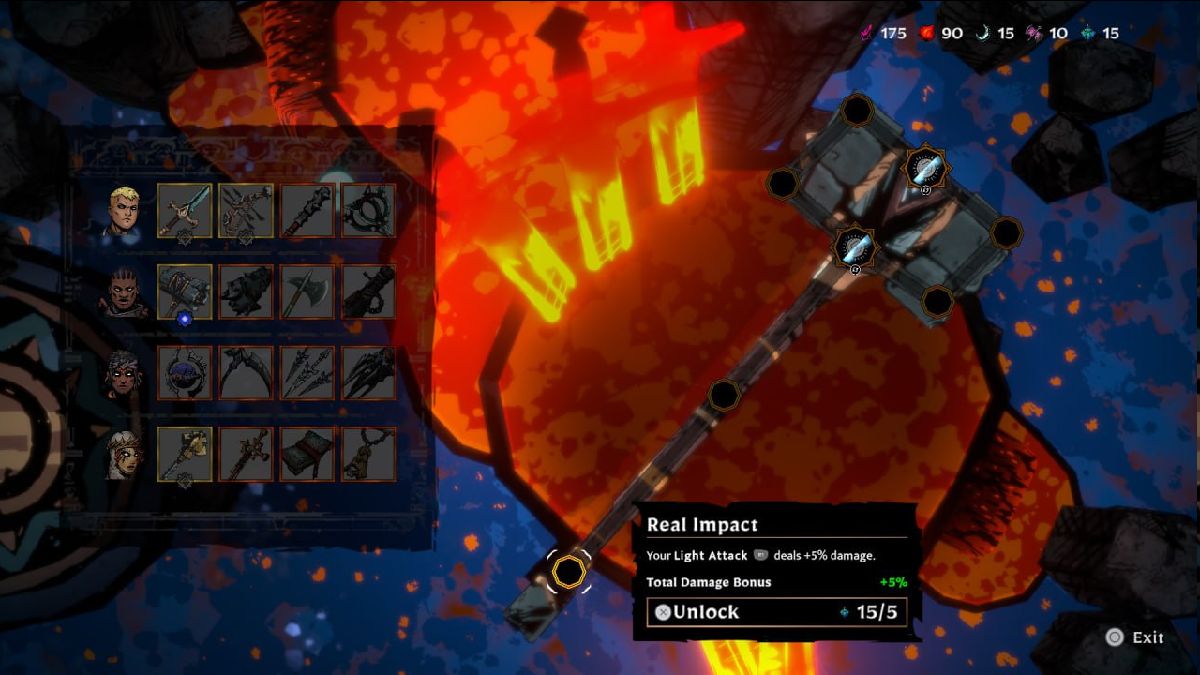Choose the curved scythe blade weapon slot
1200x675 pixels.
click(x=246, y=373)
